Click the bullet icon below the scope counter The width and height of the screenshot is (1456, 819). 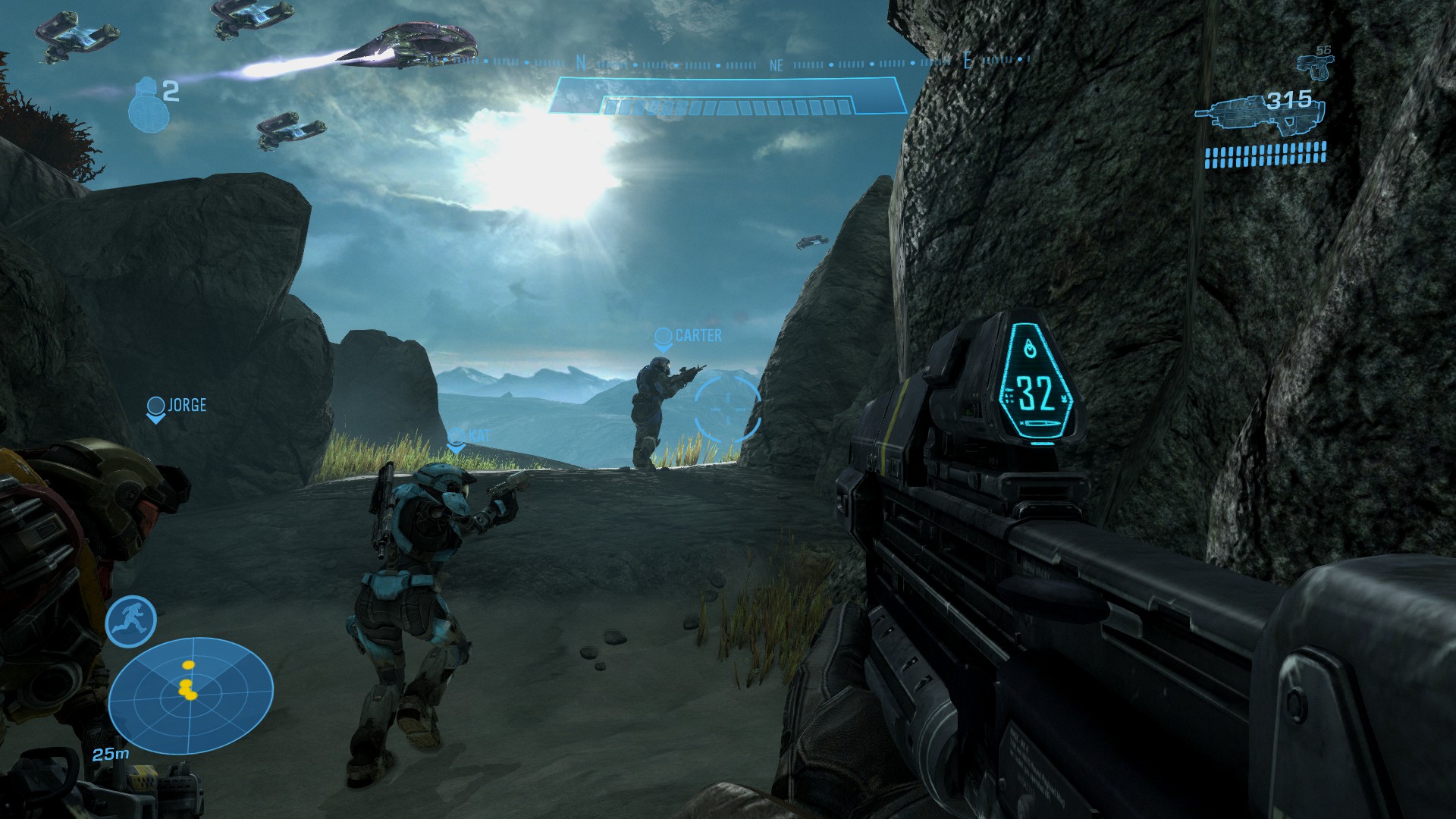coord(1042,423)
